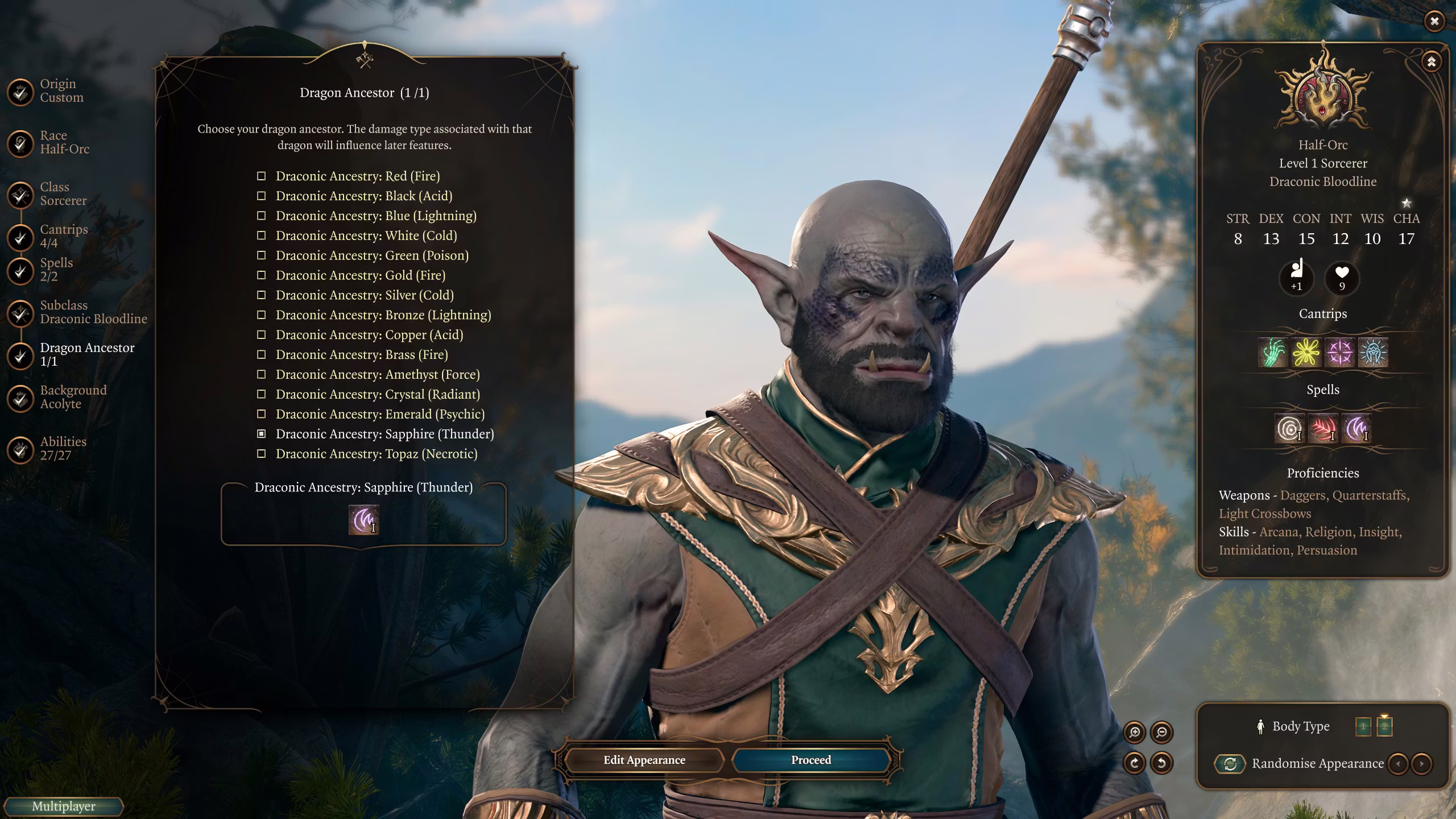The height and width of the screenshot is (819, 1456).
Task: Click the Multiplayer button
Action: 63,806
